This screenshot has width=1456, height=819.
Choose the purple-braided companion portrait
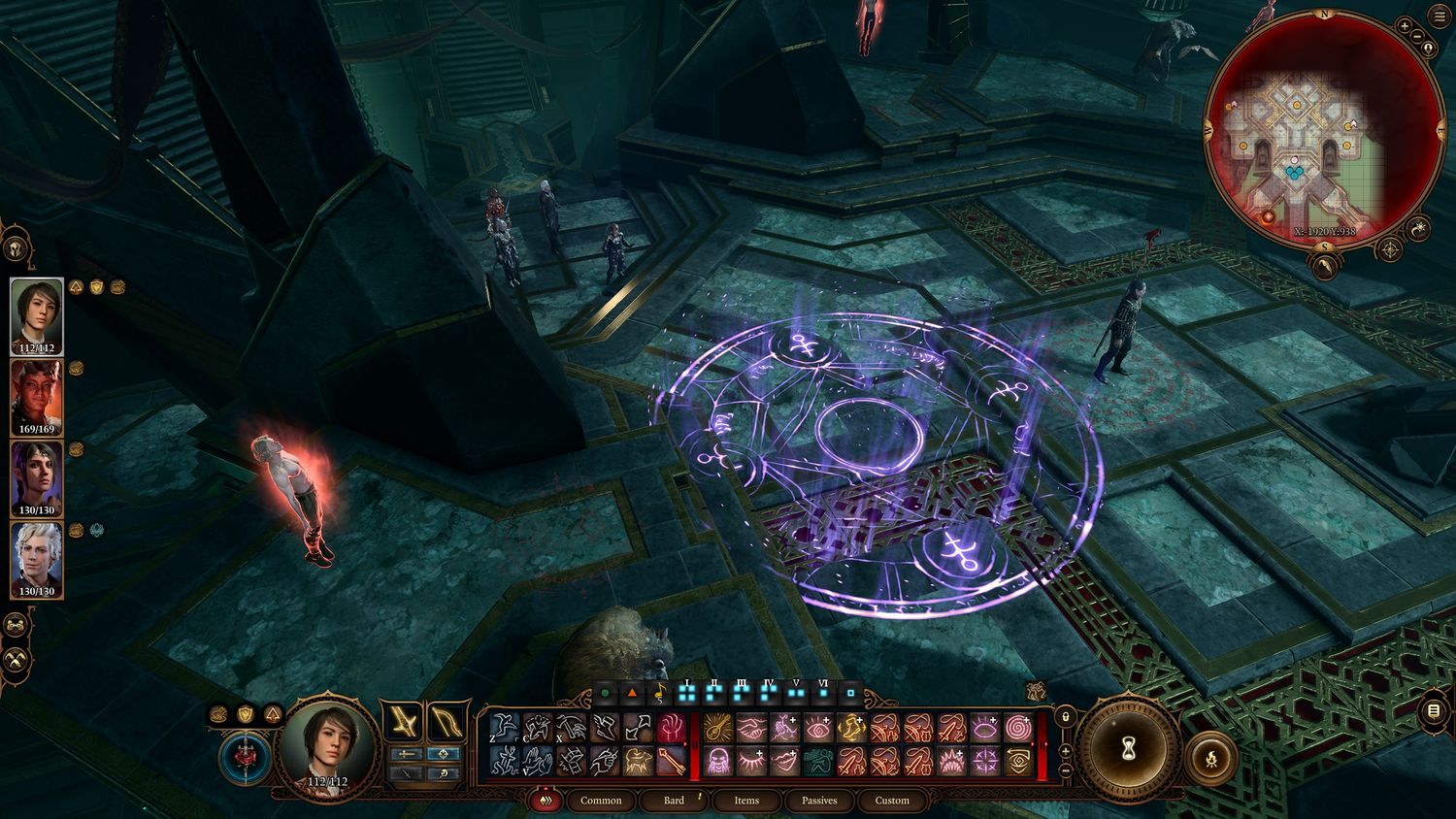[x=37, y=477]
